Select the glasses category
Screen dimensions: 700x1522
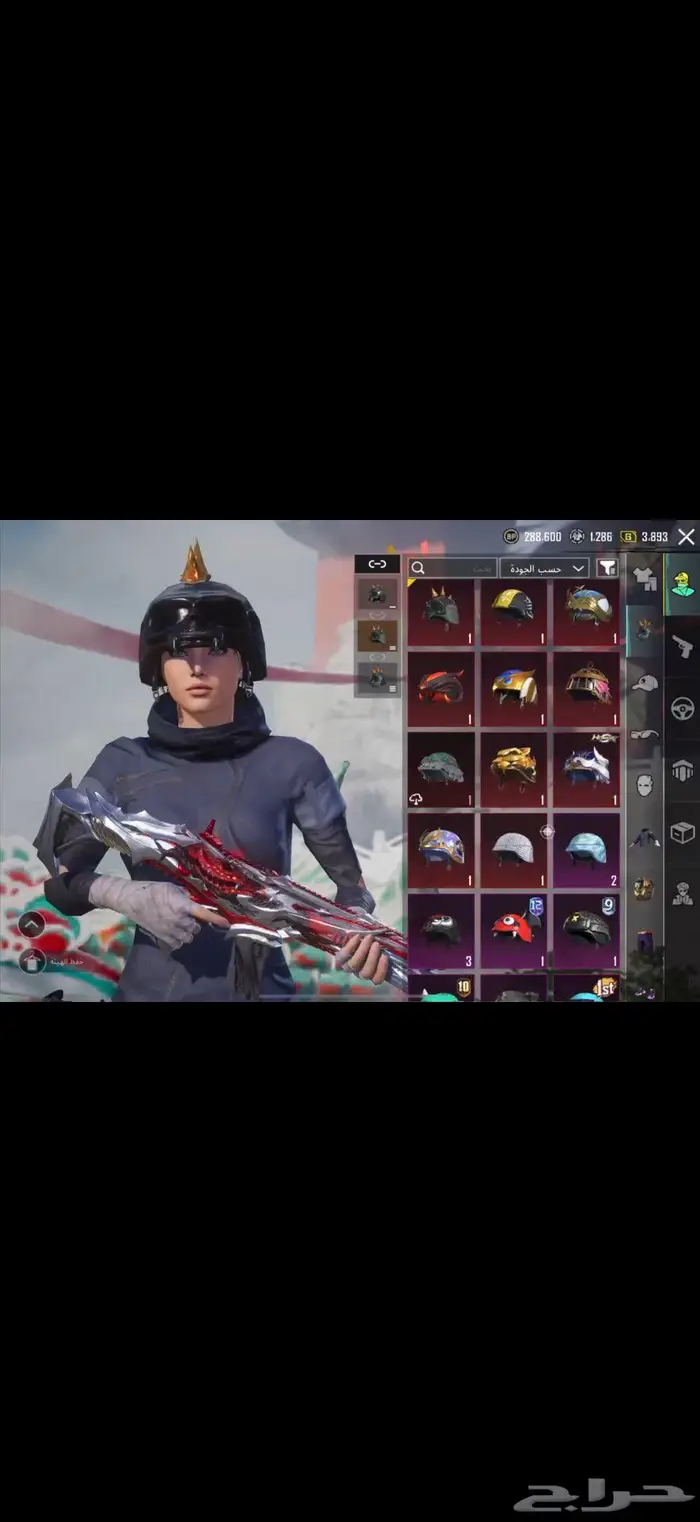(644, 733)
